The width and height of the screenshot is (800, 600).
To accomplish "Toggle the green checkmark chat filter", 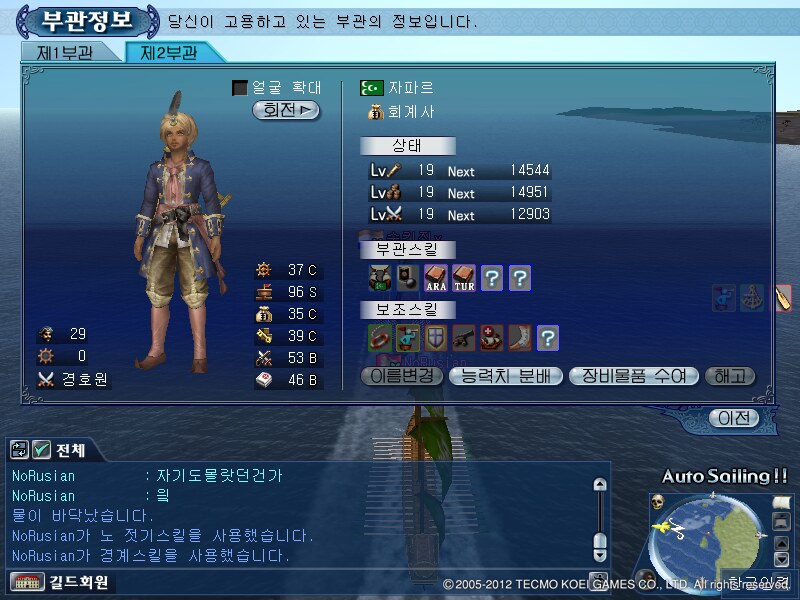I will point(42,450).
